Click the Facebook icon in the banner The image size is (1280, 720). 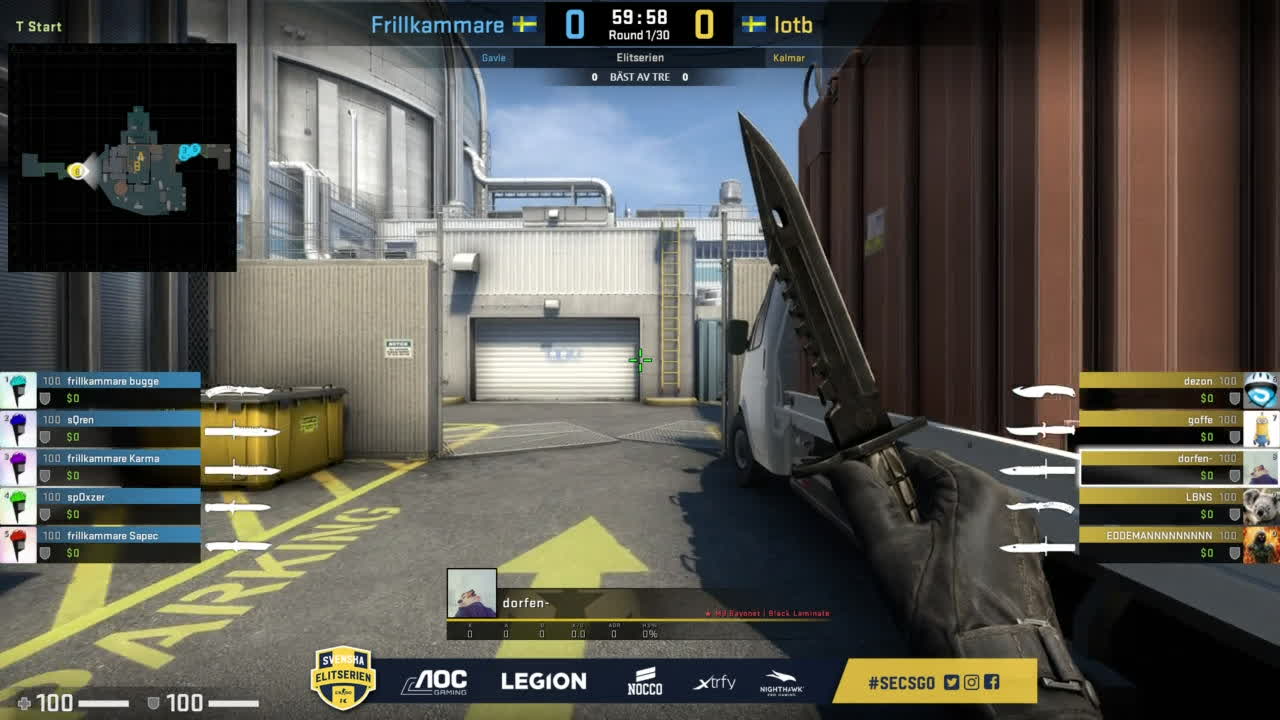point(991,682)
